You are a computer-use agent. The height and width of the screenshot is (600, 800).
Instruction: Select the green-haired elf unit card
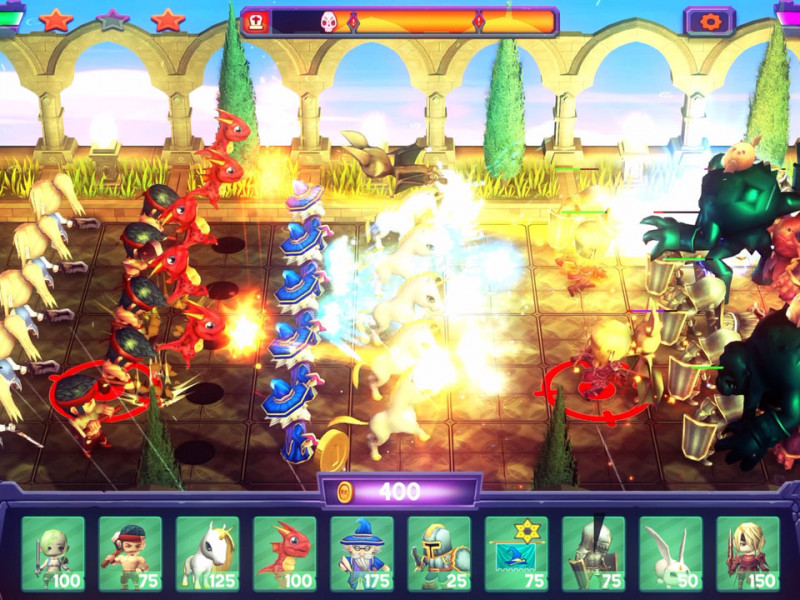click(x=53, y=553)
